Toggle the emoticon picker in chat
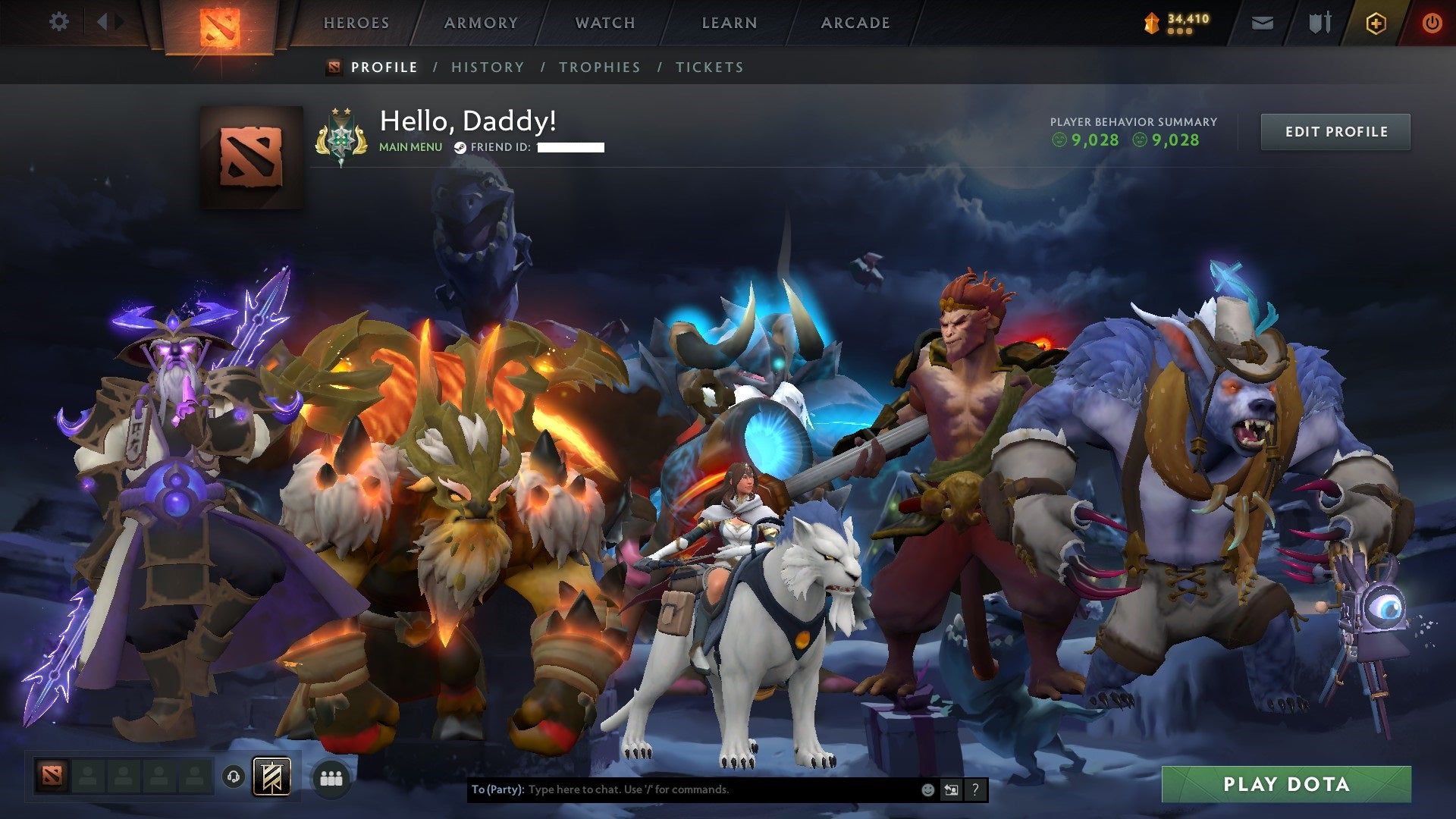The image size is (1456, 819). [x=927, y=789]
